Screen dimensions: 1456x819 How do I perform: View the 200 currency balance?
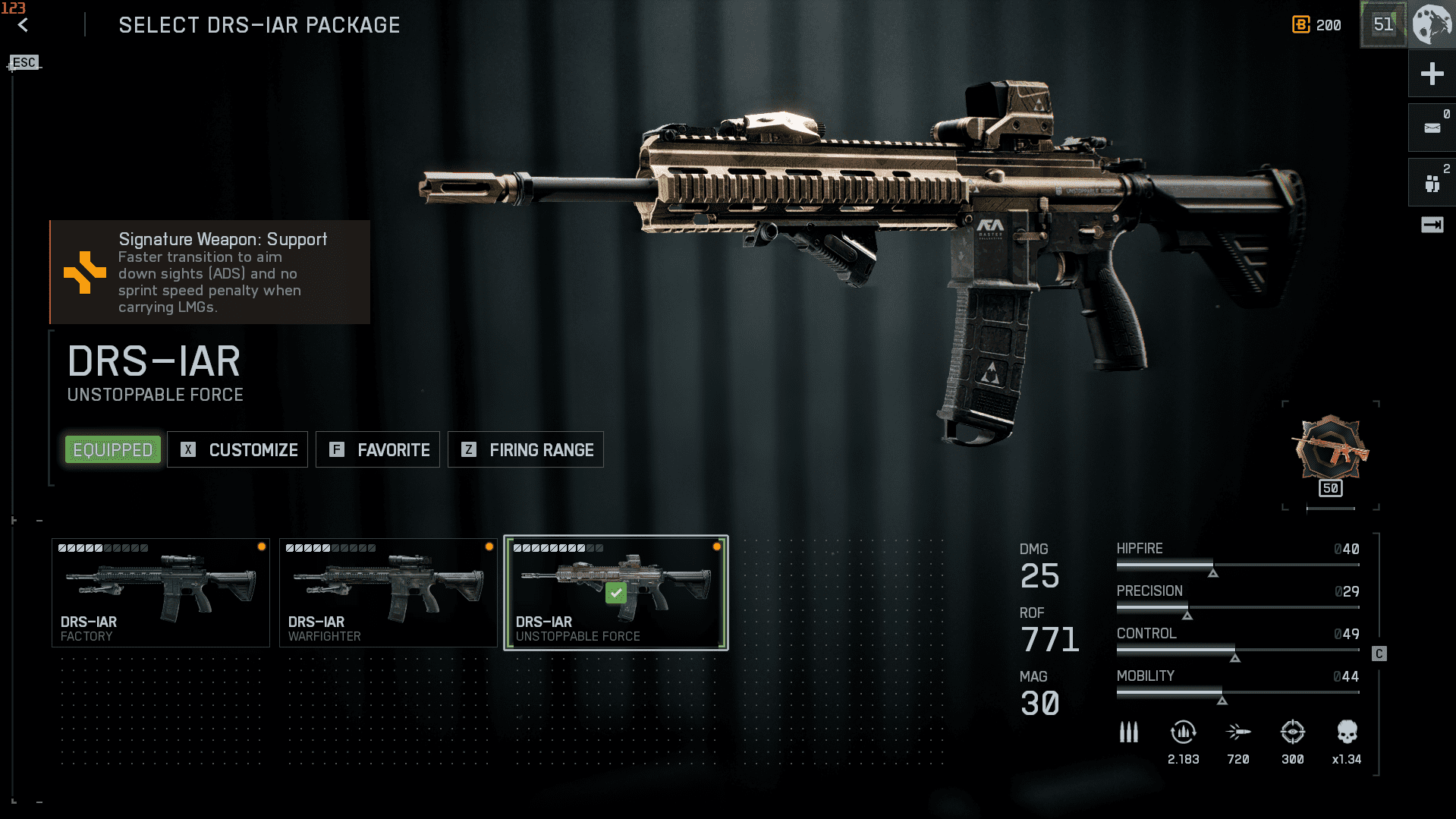[x=1317, y=25]
